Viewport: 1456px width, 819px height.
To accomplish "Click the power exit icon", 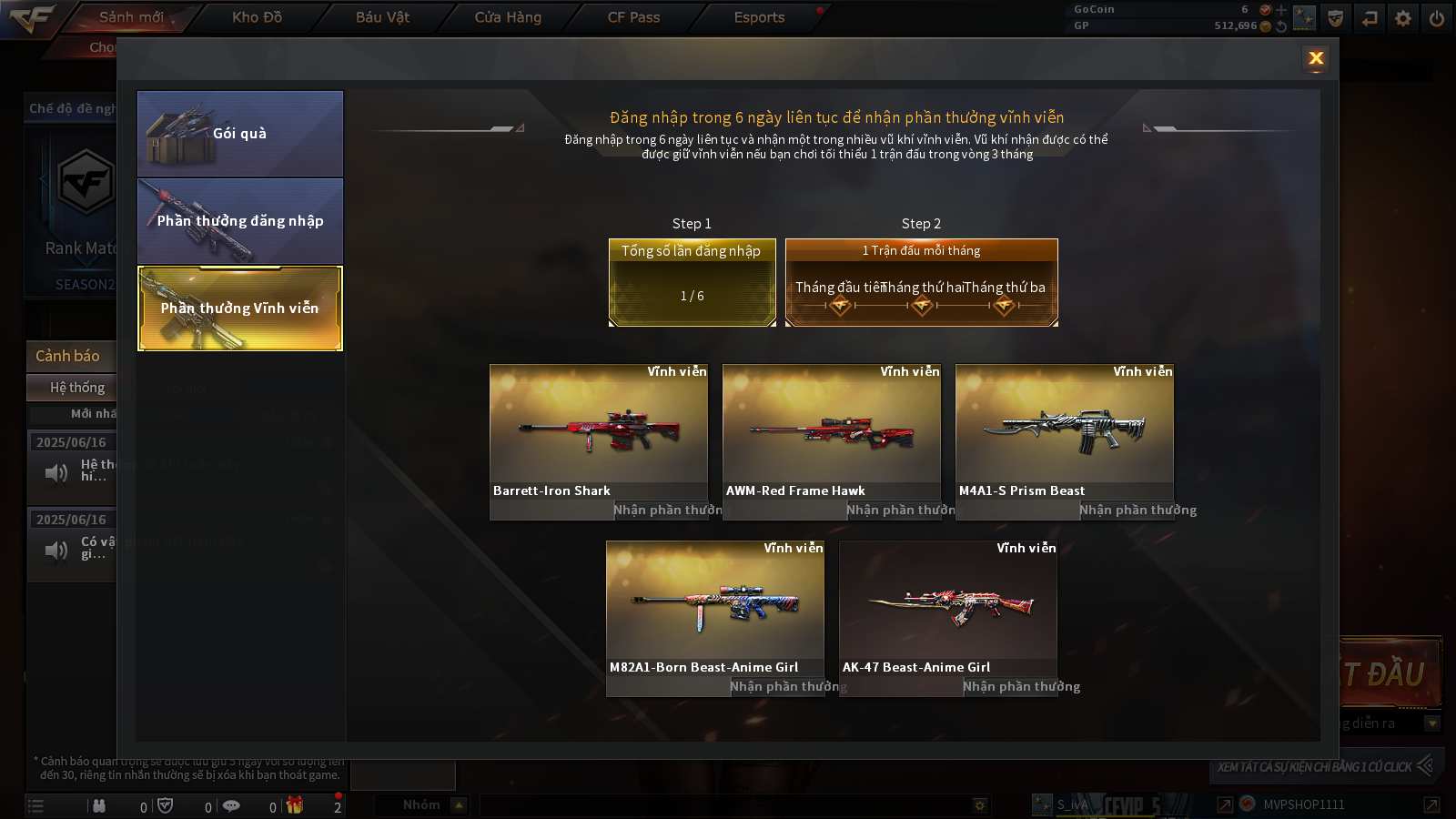I will click(x=1437, y=18).
